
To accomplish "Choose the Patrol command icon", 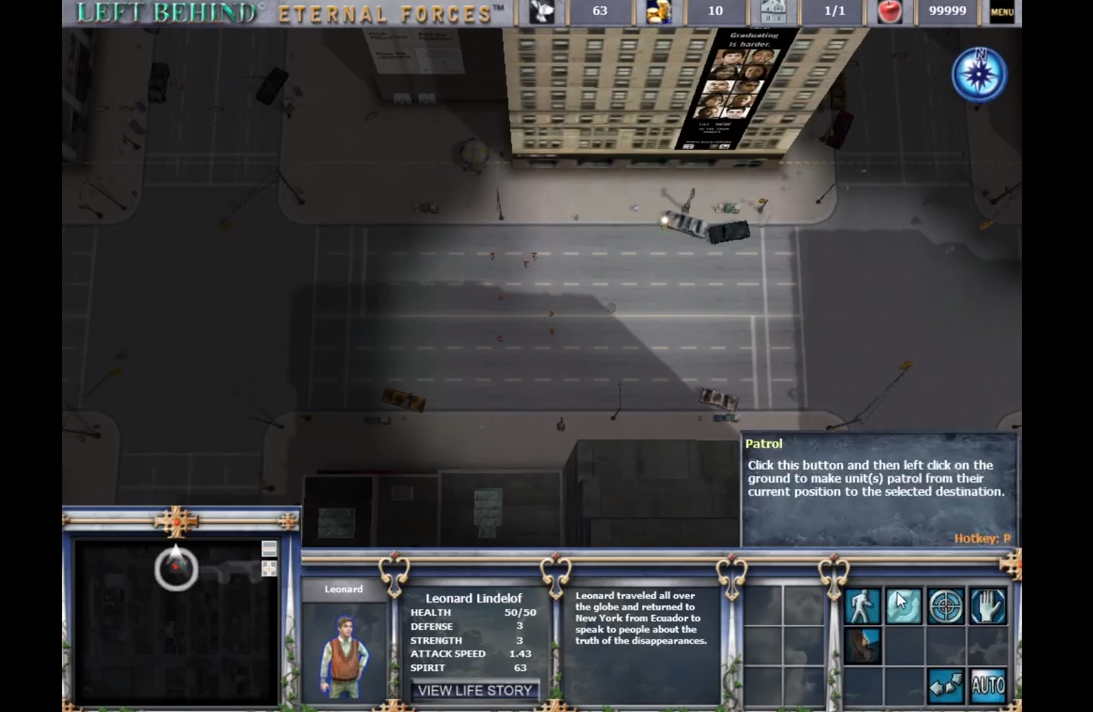I will point(903,606).
